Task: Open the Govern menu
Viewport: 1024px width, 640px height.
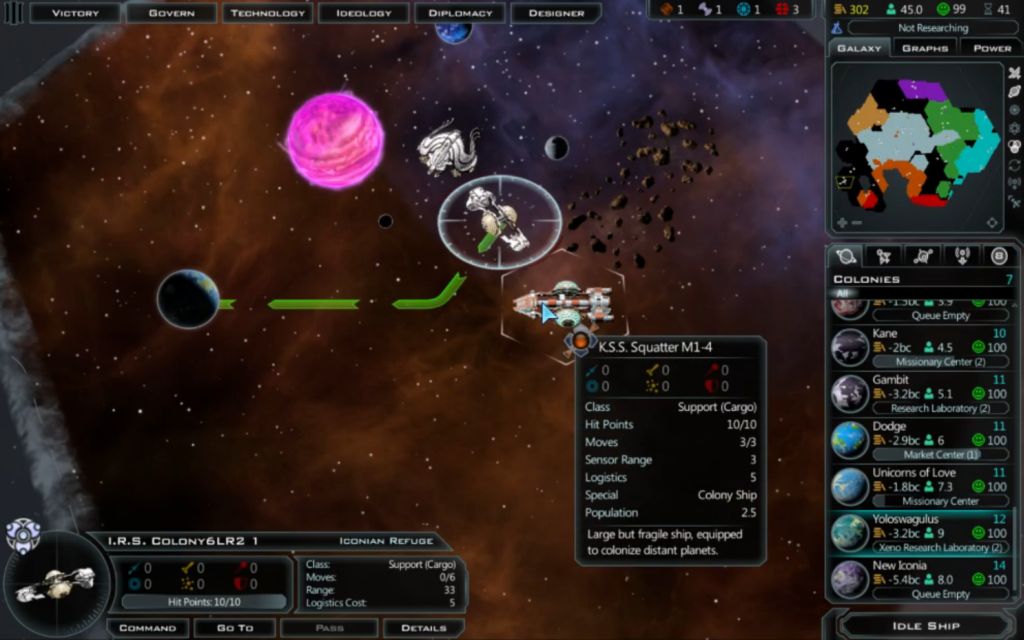Action: 171,13
